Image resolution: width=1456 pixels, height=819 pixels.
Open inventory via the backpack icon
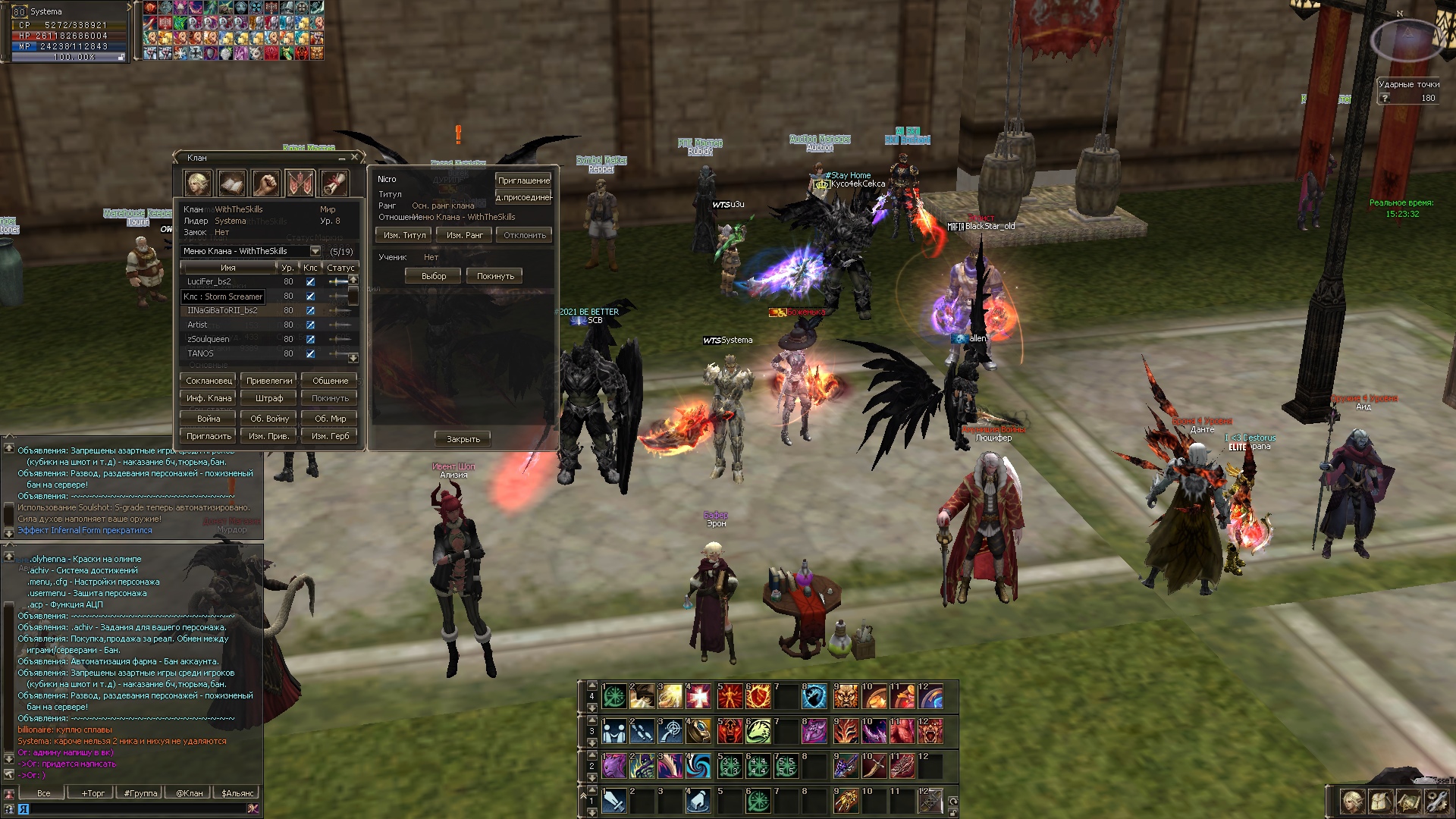[x=1380, y=801]
